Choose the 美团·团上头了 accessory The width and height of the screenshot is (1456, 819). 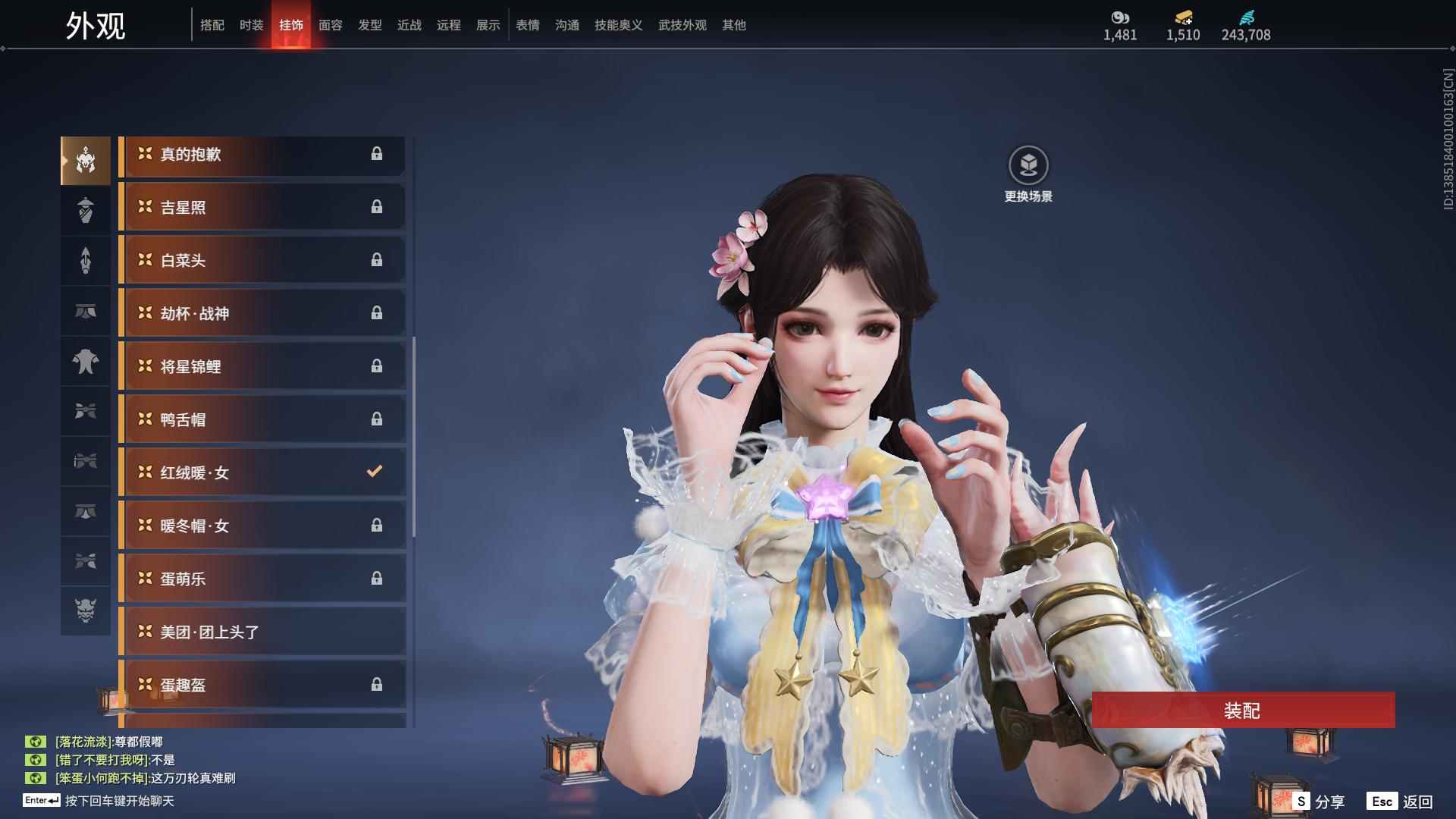click(262, 632)
